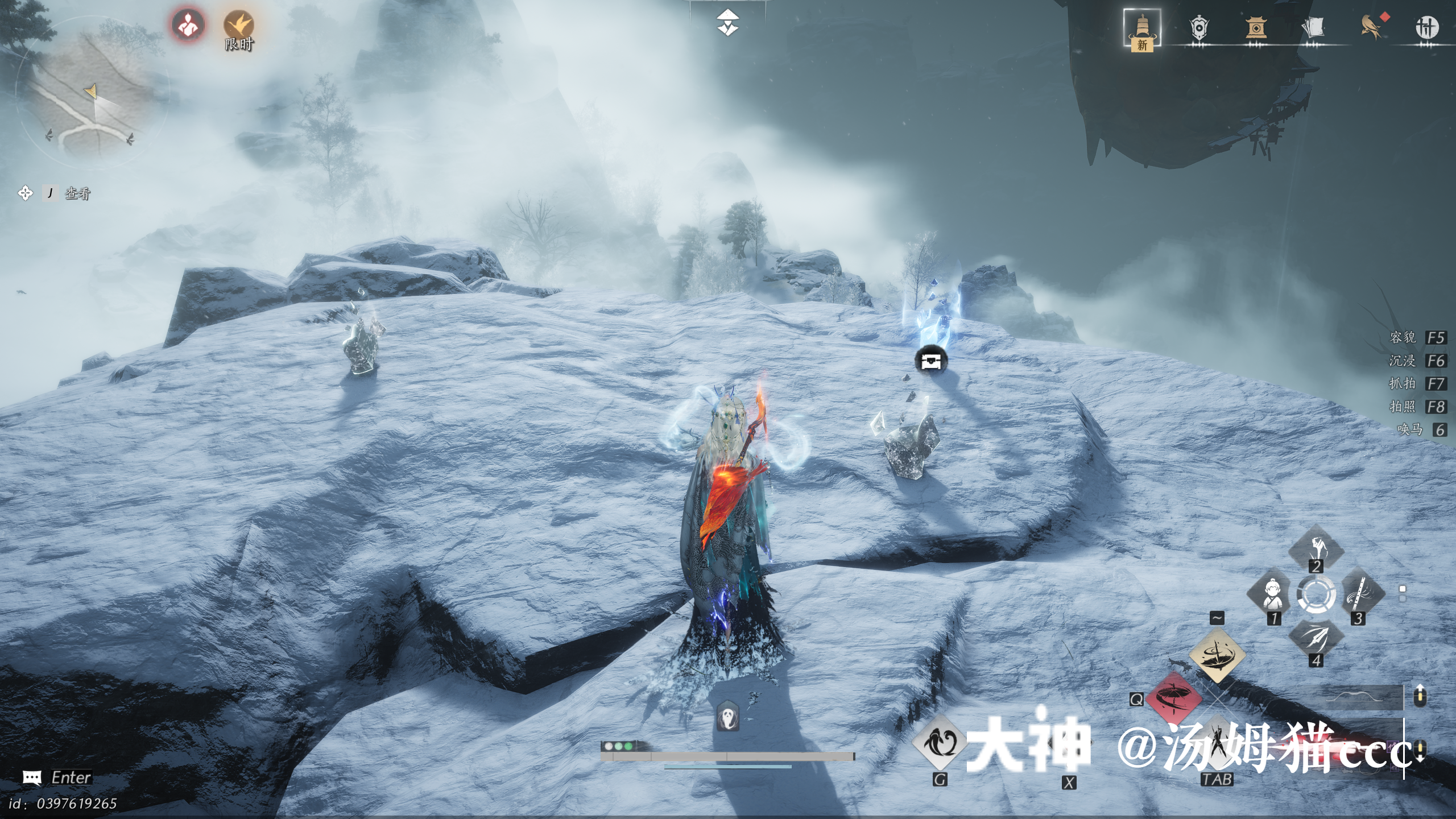
Task: Select the child figure quick slot
Action: click(x=1272, y=594)
